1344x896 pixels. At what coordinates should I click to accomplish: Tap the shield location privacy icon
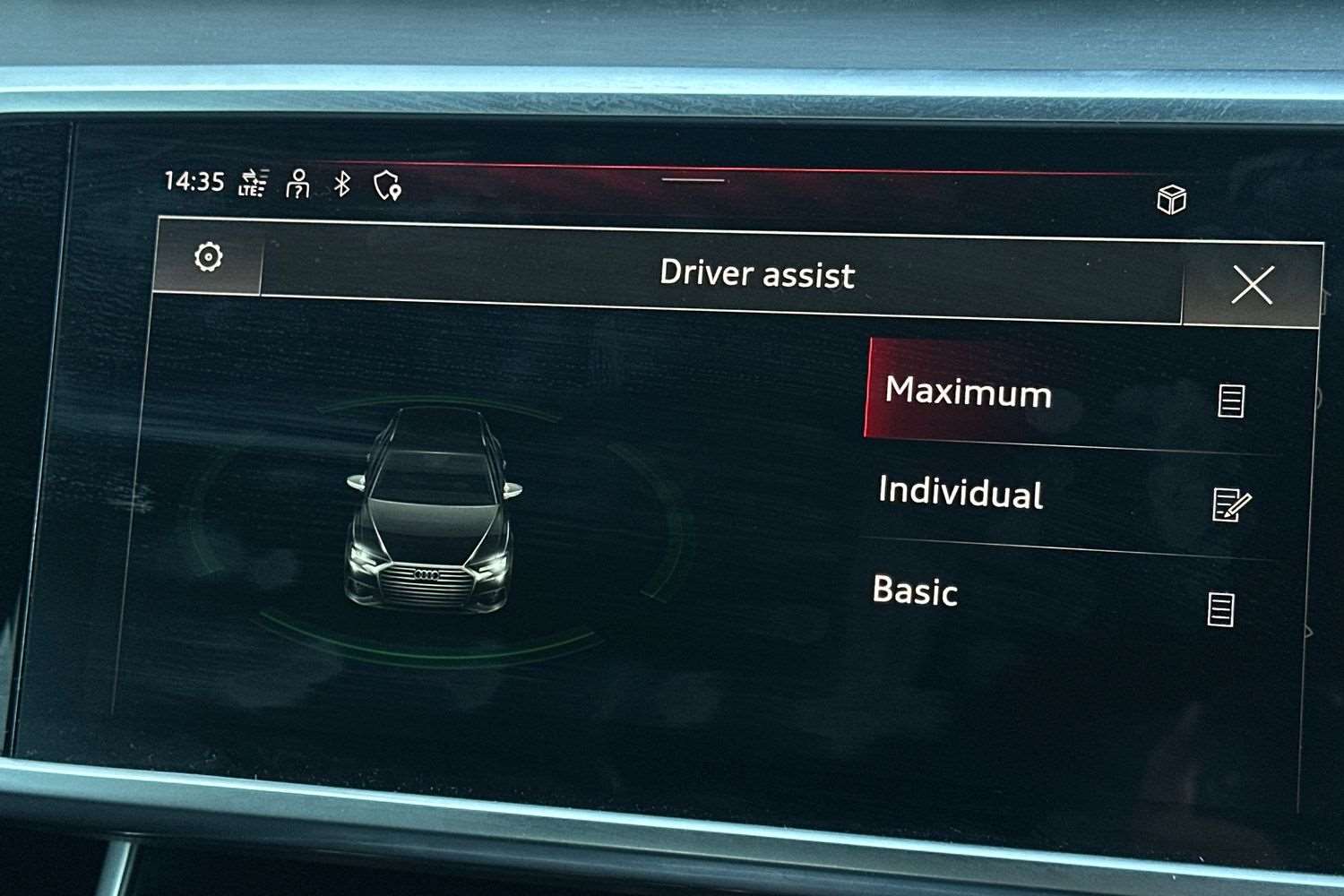387,186
